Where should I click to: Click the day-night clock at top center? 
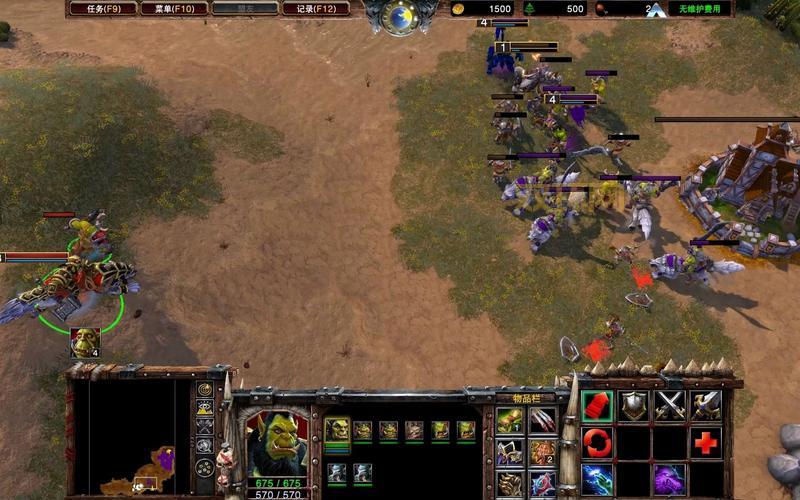click(401, 17)
